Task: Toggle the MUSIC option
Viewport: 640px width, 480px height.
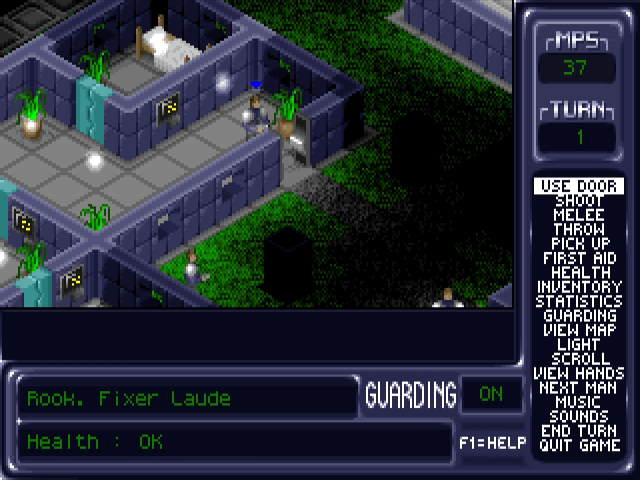Action: click(579, 402)
